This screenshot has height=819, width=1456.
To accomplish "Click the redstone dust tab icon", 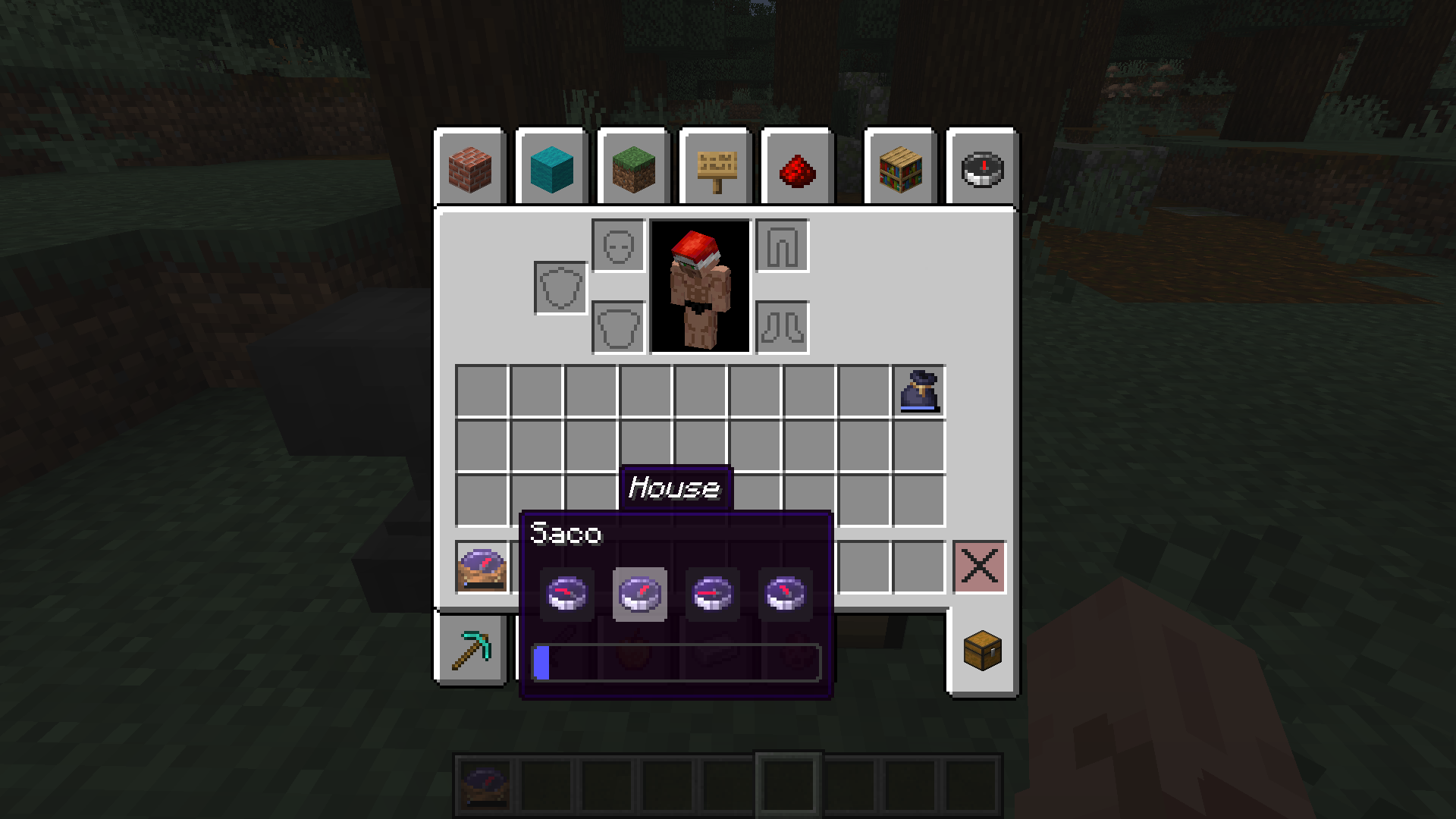I will (x=797, y=169).
